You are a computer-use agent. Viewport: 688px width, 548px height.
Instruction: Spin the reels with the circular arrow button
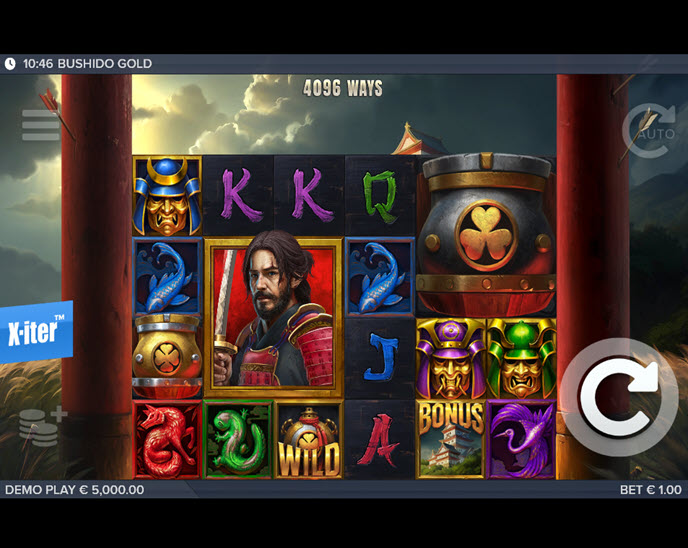618,397
